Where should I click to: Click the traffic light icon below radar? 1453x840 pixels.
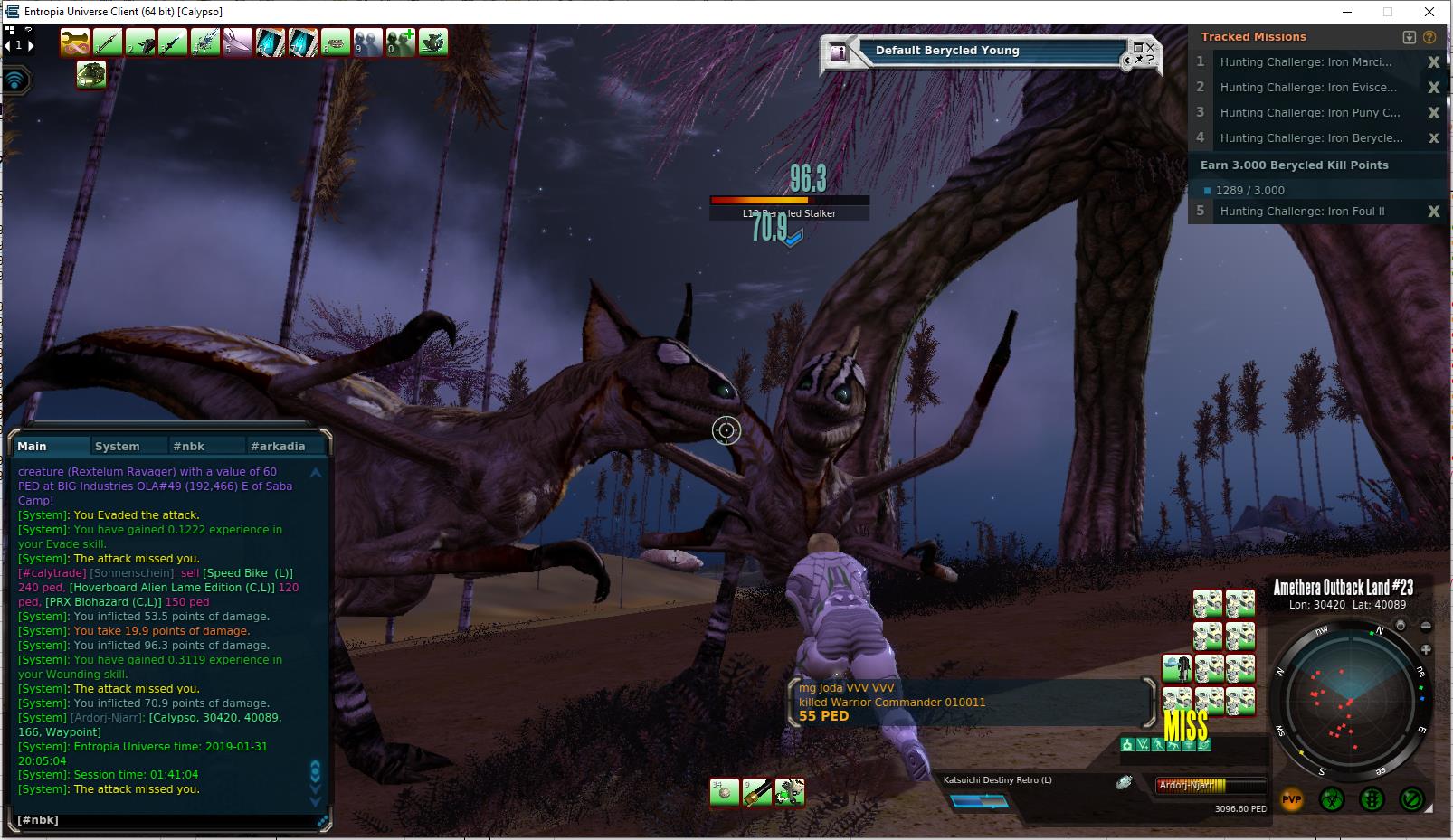point(1372,799)
